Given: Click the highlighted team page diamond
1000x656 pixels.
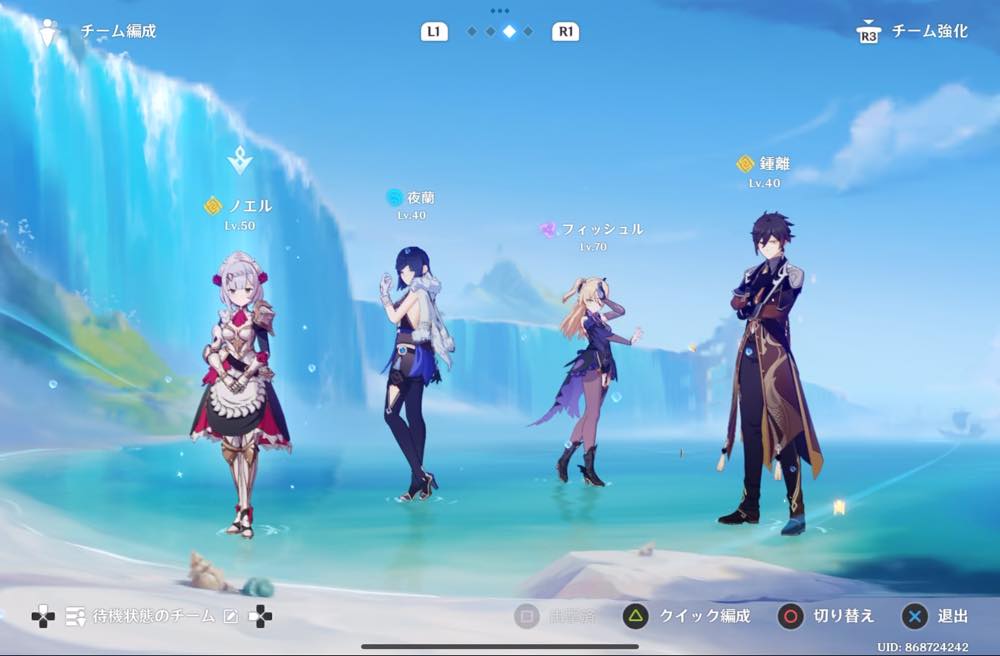Looking at the screenshot, I should click(509, 32).
